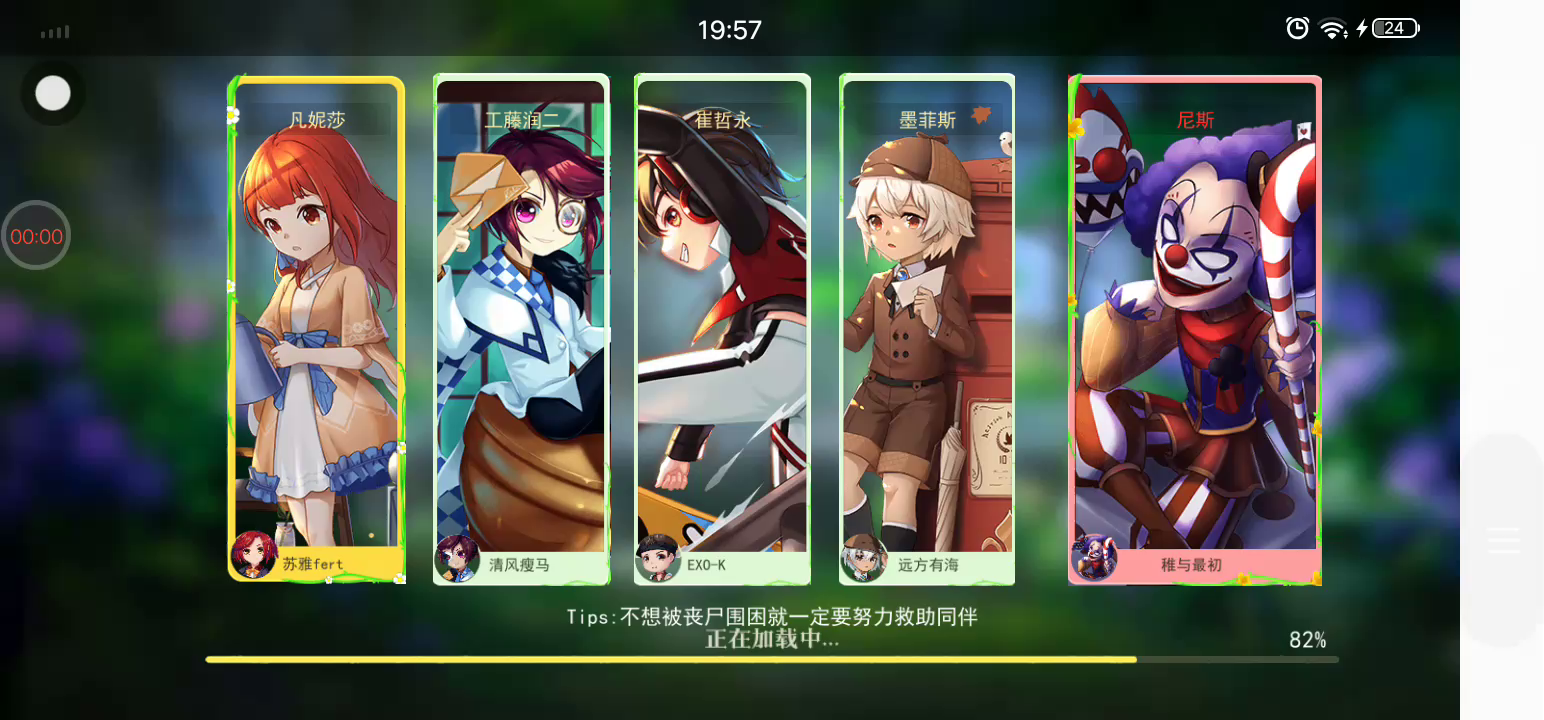This screenshot has width=1544, height=720.
Task: View player 清风瘦马's avatar
Action: (457, 558)
